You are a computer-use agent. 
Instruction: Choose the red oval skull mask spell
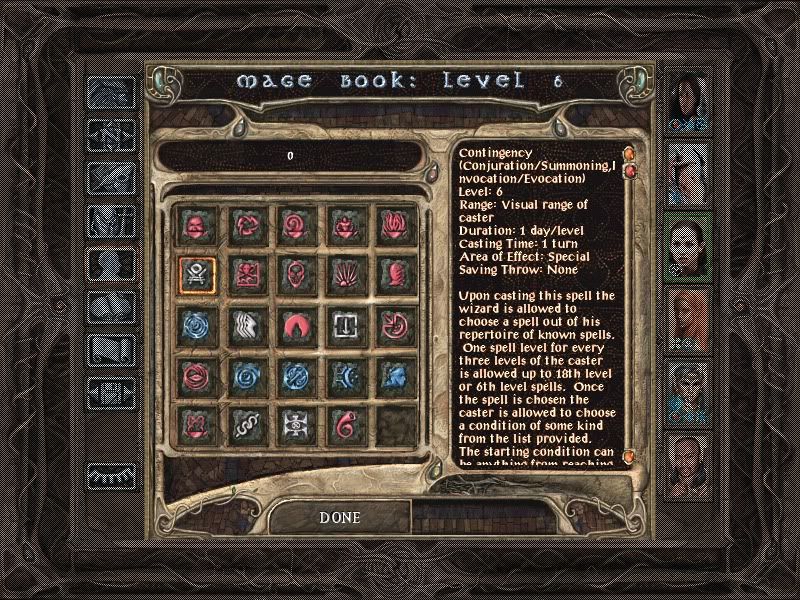tap(294, 273)
